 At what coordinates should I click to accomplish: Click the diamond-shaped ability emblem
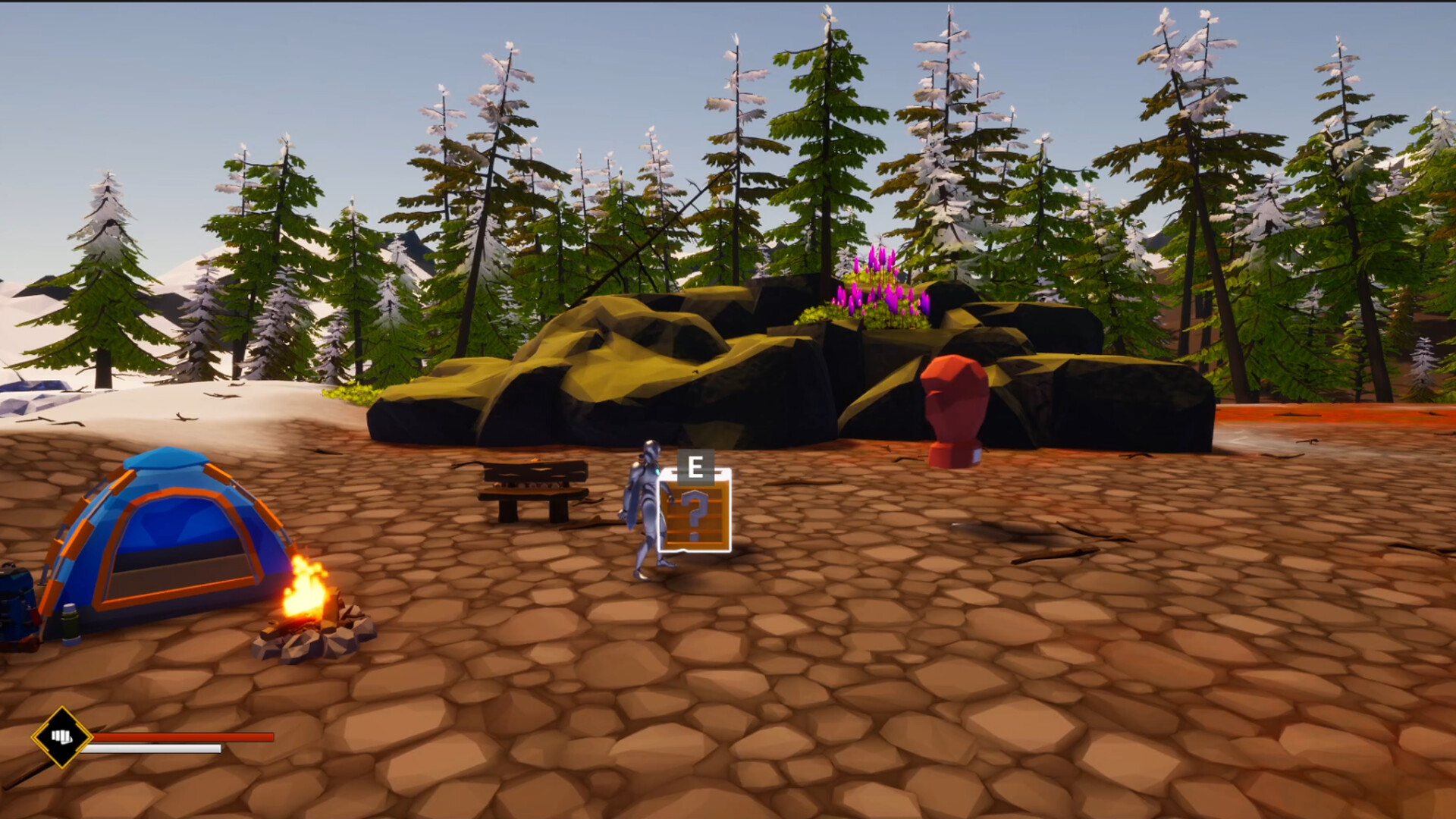pyautogui.click(x=62, y=737)
